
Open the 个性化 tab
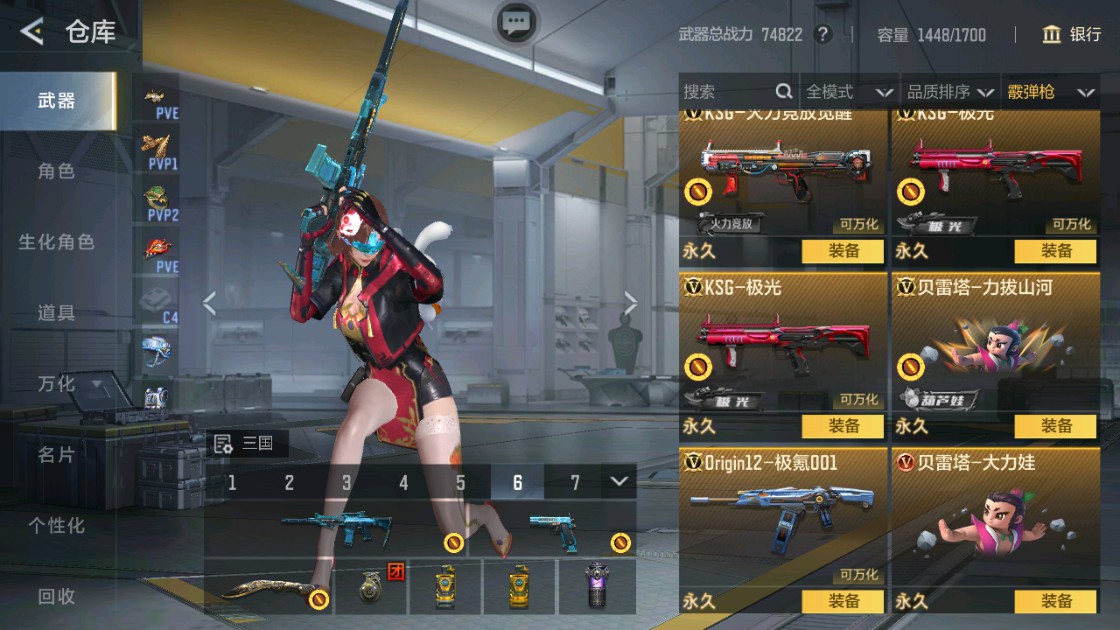click(56, 525)
